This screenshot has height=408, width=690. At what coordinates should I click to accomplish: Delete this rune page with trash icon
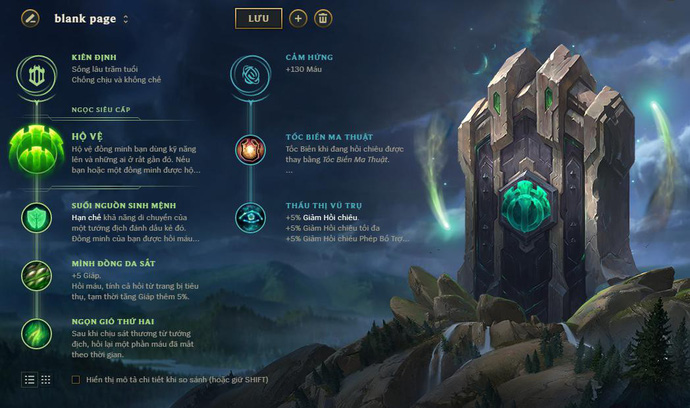323,18
